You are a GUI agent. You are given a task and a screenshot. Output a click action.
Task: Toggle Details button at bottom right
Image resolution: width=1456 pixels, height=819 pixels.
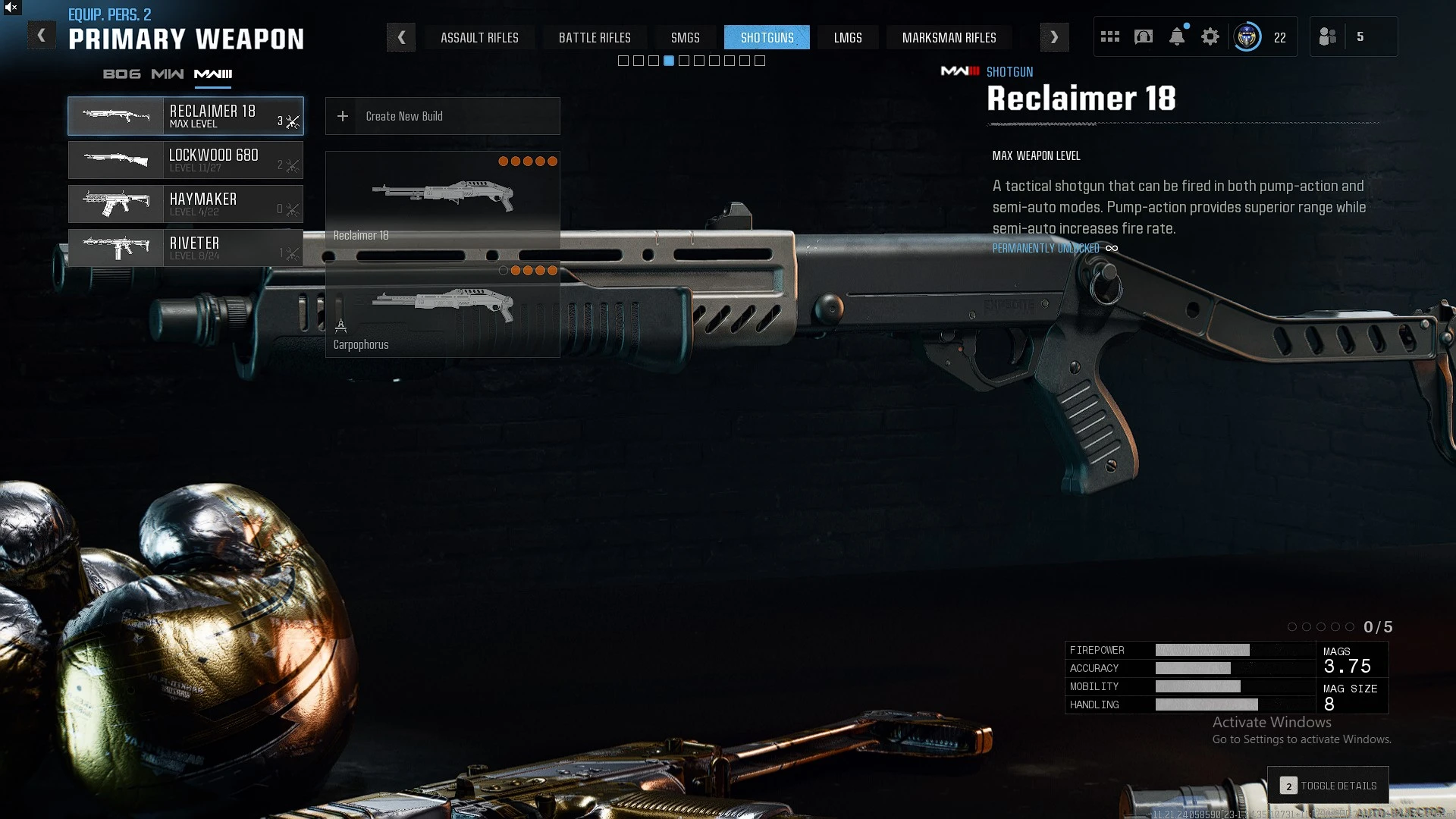[1329, 786]
